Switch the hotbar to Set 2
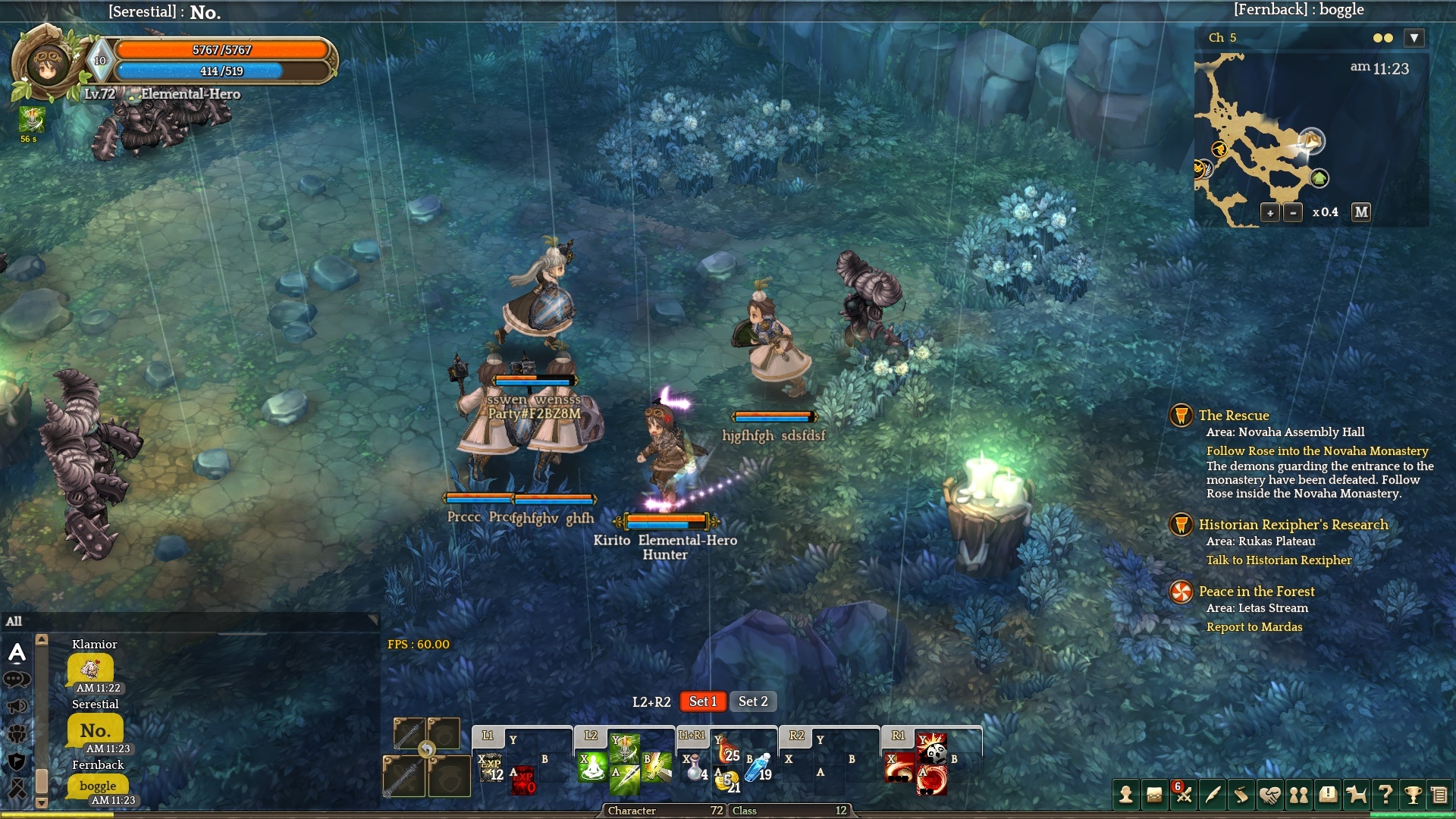 [753, 701]
